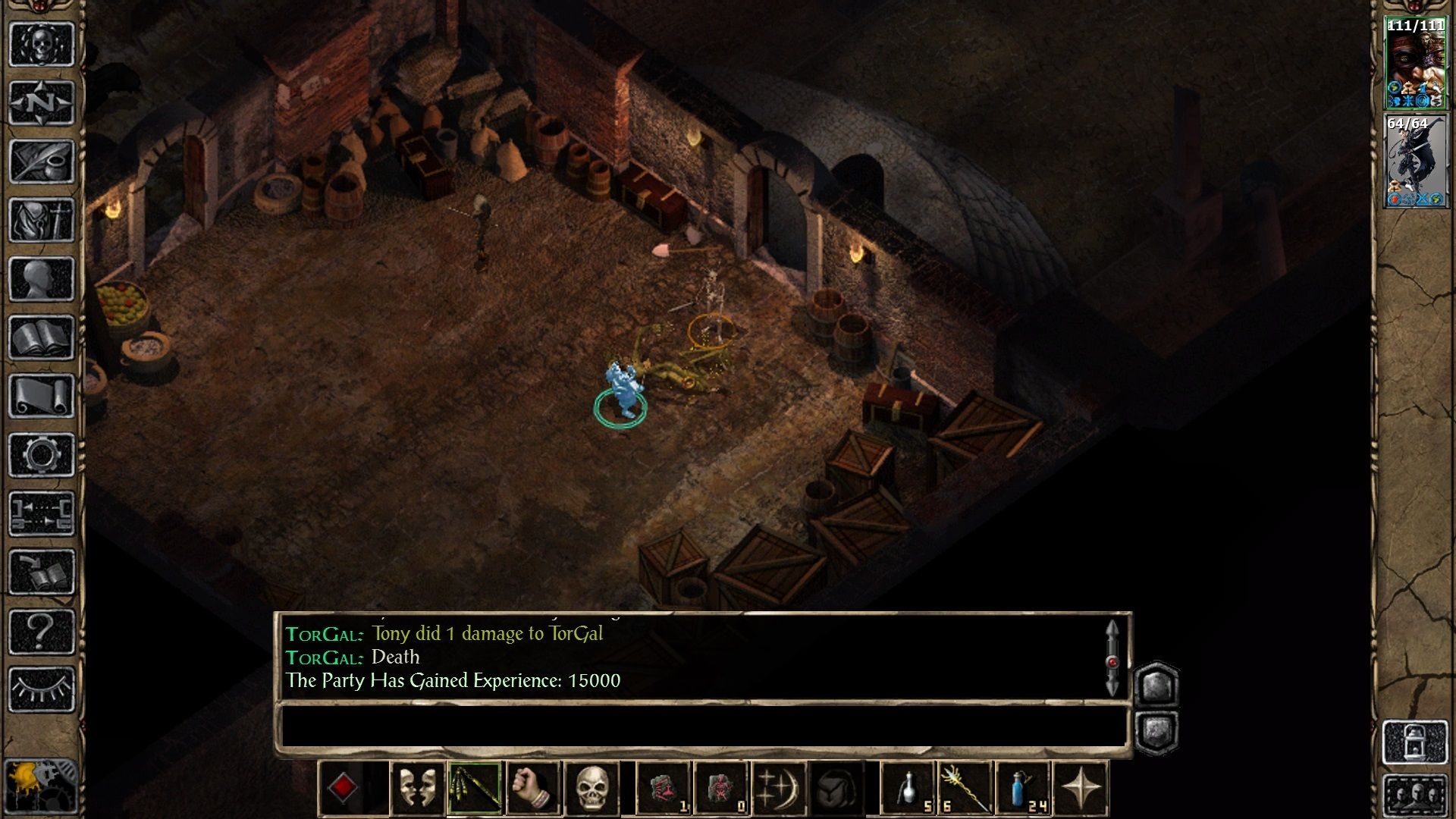This screenshot has width=1456, height=819.
Task: Click the red diamond action button
Action: (x=343, y=788)
